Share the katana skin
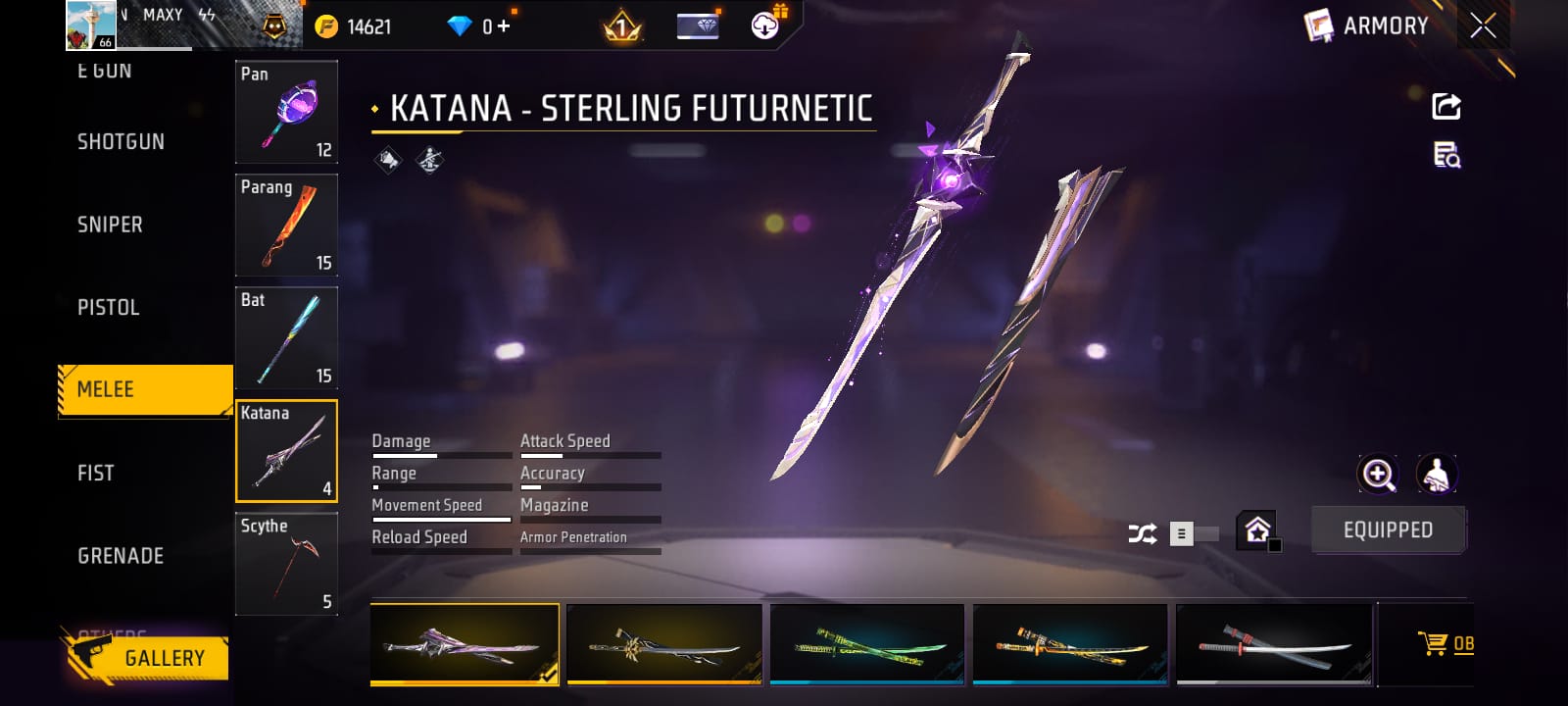This screenshot has width=1568, height=706. pos(1446,106)
